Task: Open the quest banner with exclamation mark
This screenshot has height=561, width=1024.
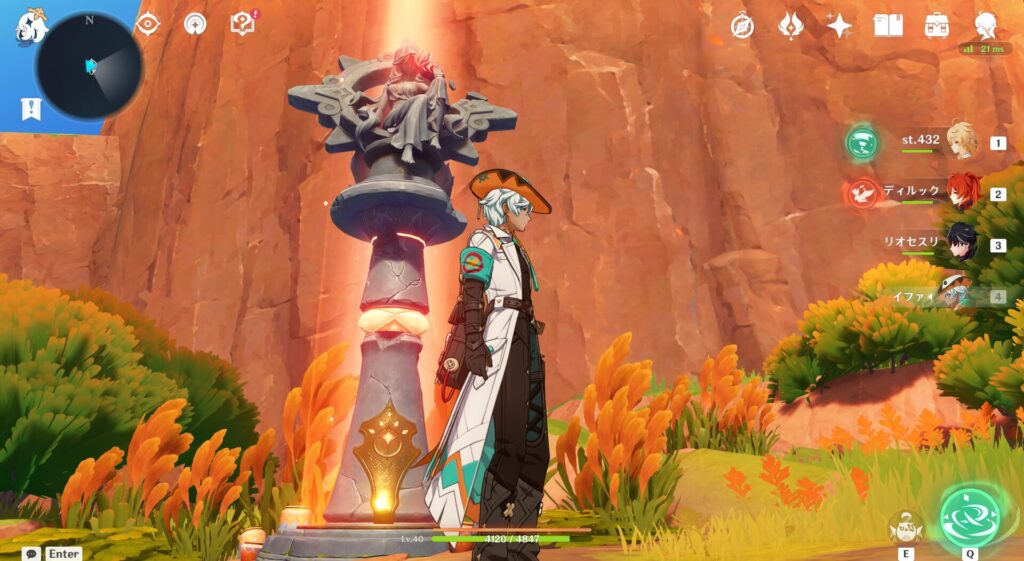Action: (x=31, y=109)
